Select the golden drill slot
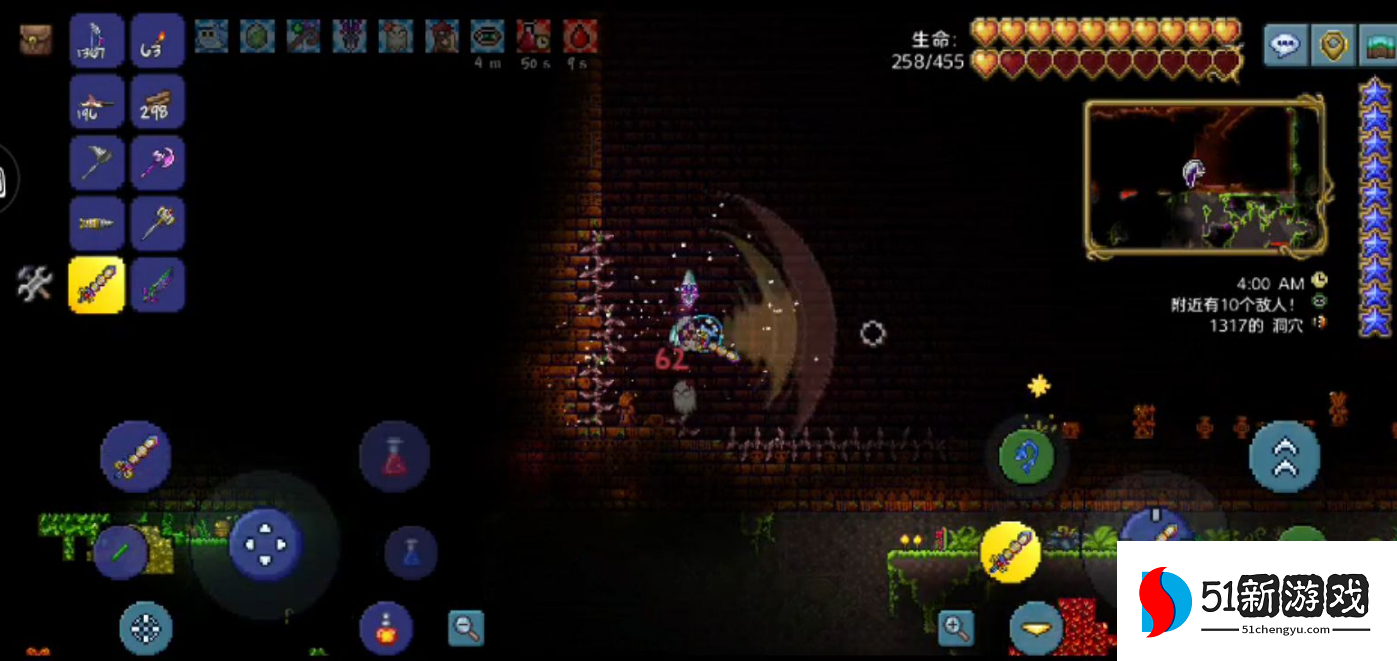The image size is (1397, 661). (x=97, y=224)
